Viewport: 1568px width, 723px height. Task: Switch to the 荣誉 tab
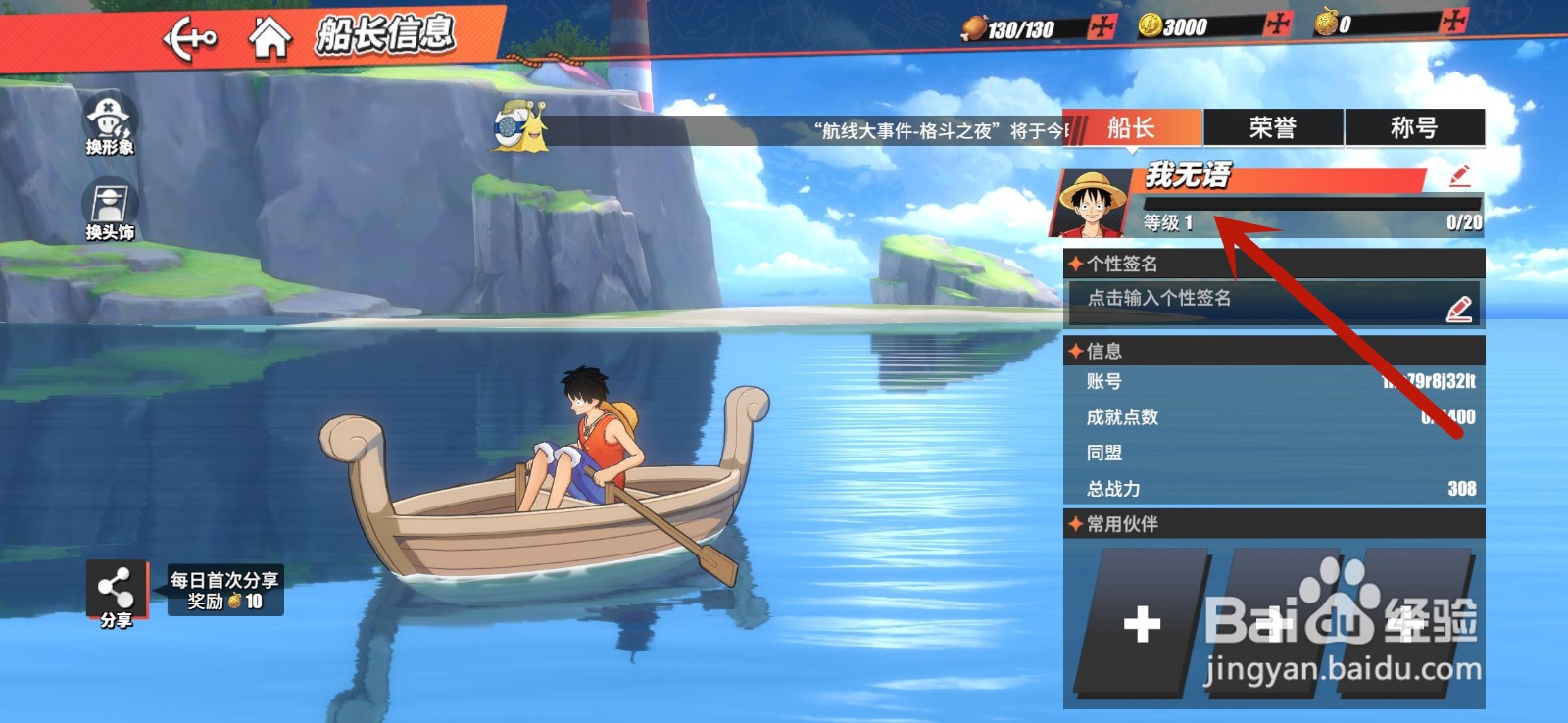(1271, 127)
